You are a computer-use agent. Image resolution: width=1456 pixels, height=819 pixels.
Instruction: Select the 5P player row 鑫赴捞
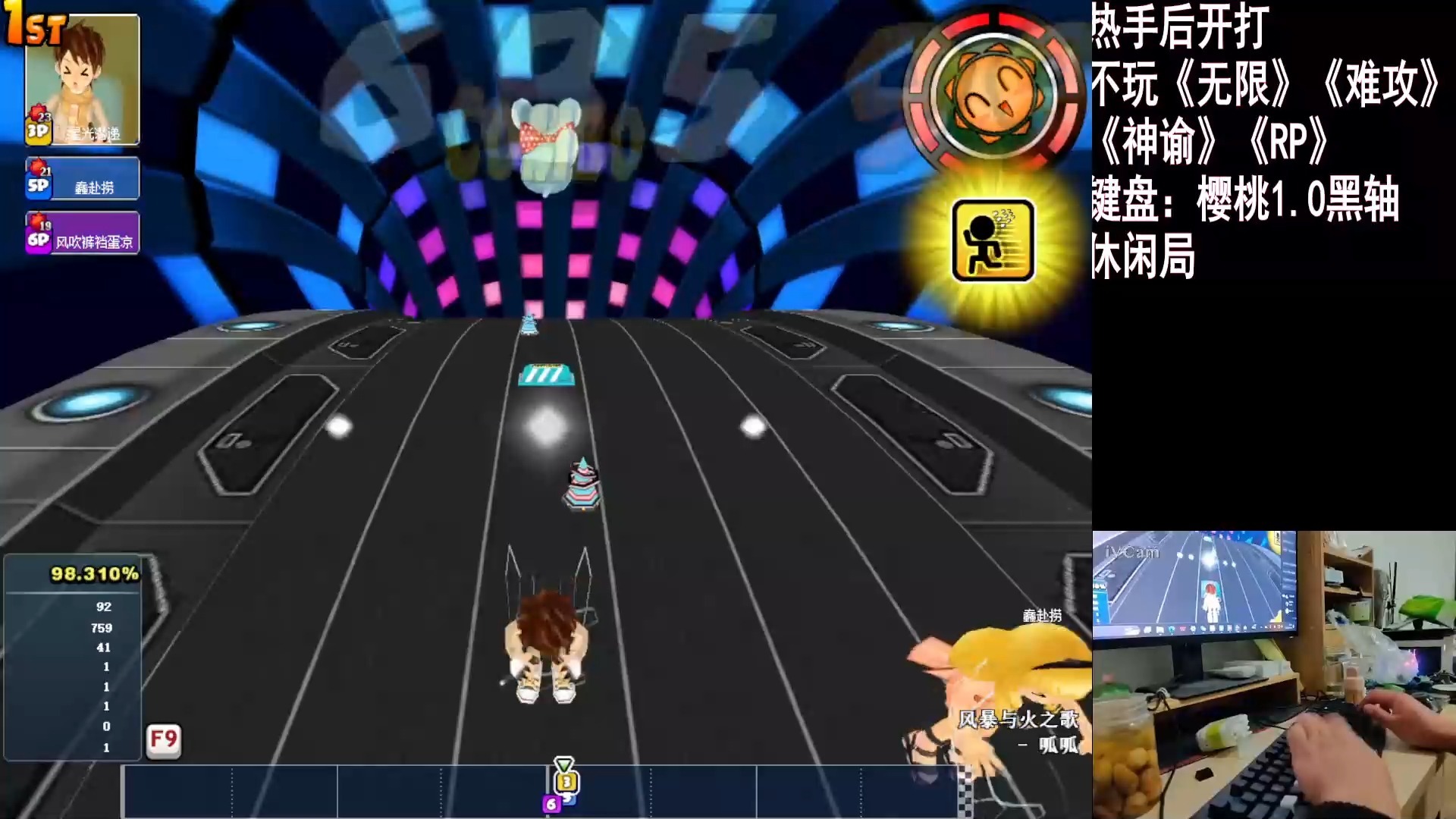pos(83,179)
